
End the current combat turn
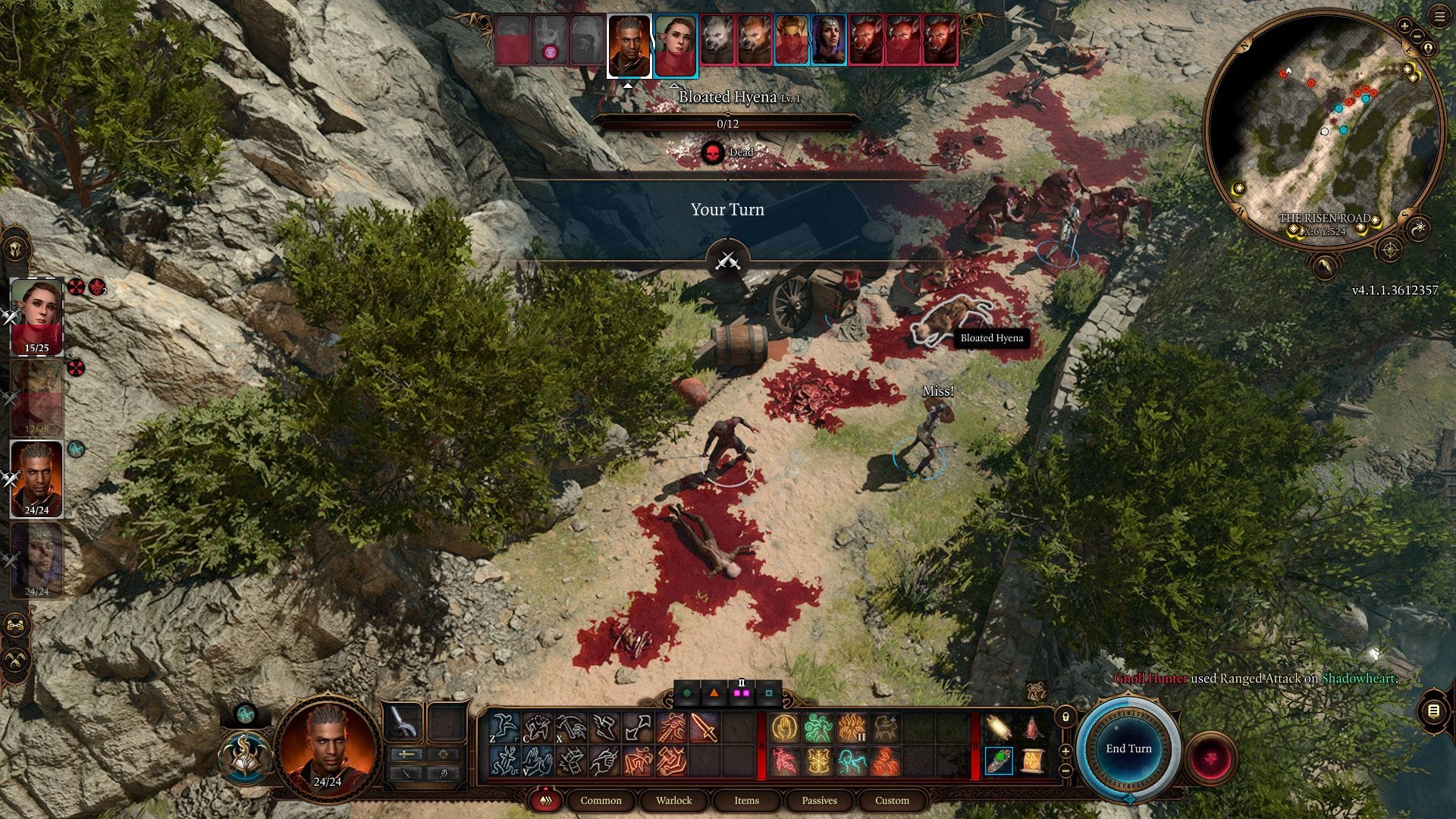[x=1128, y=748]
